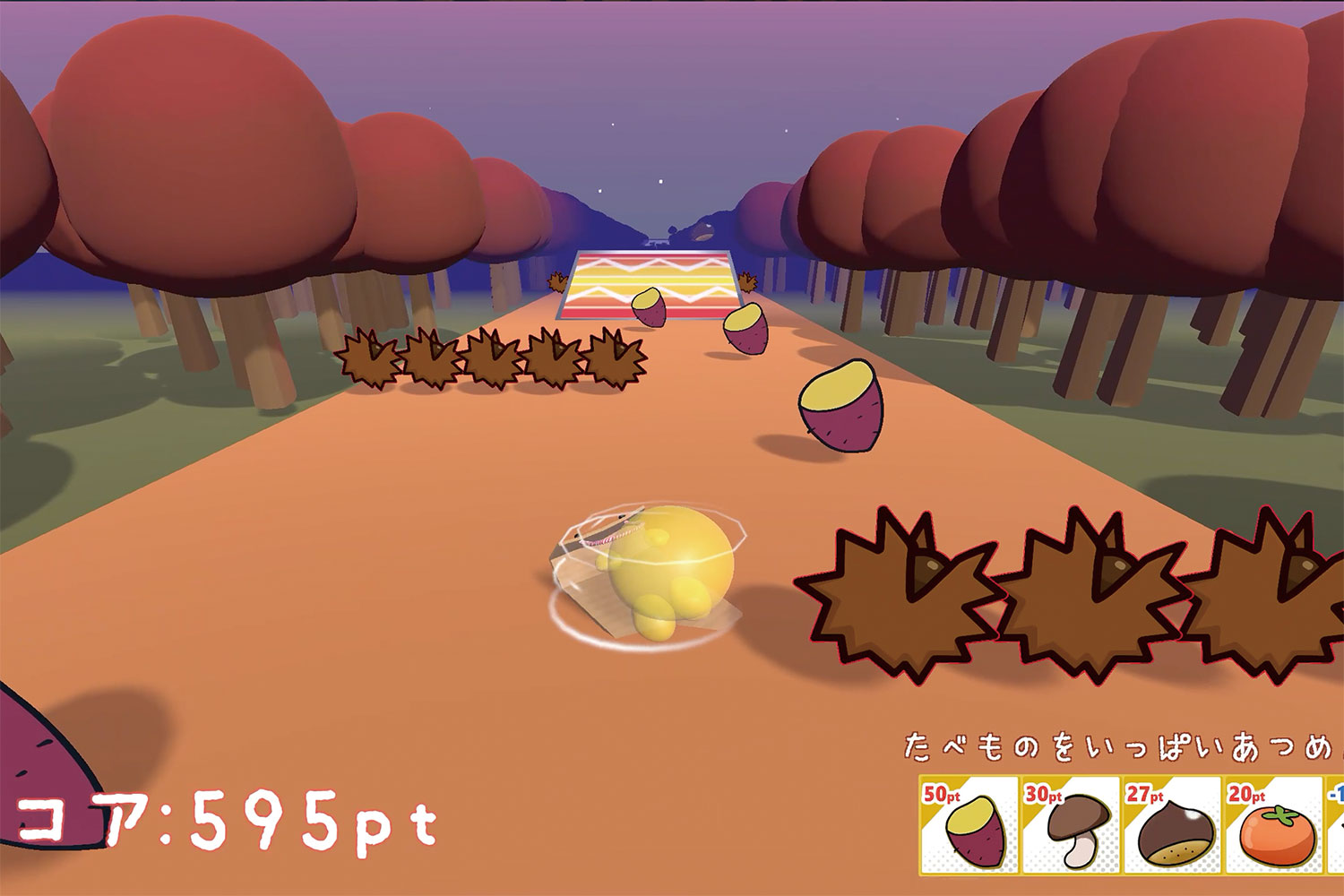Image resolution: width=1344 pixels, height=896 pixels.
Task: Click the 30pt mushroom card
Action: click(x=1071, y=825)
